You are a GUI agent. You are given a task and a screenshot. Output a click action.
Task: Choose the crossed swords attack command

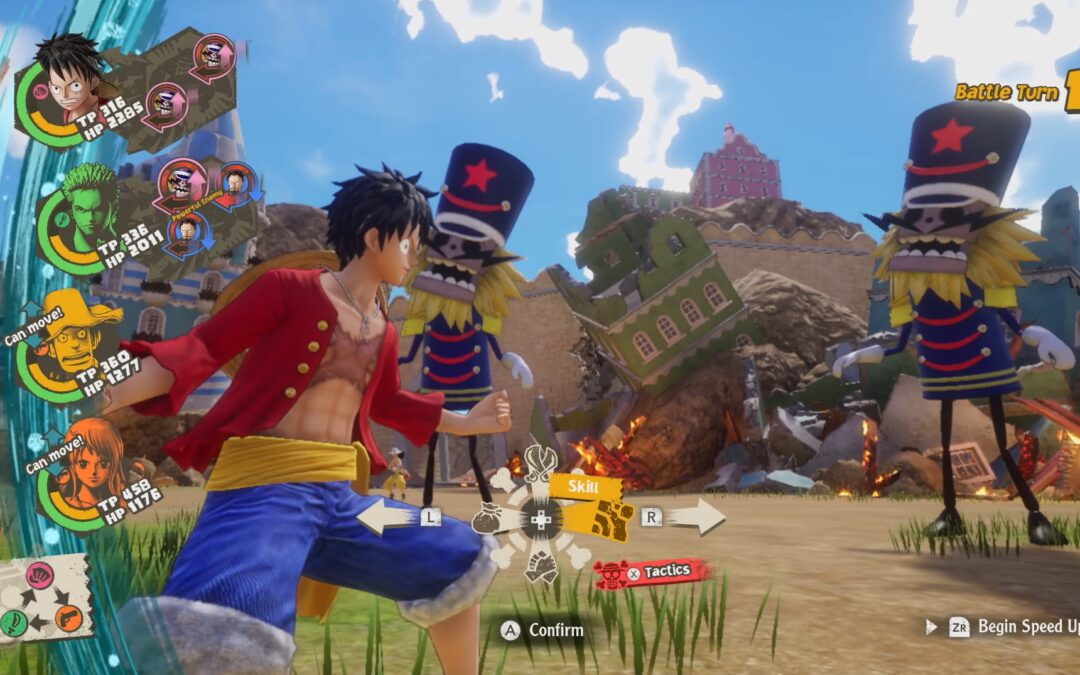tap(541, 463)
